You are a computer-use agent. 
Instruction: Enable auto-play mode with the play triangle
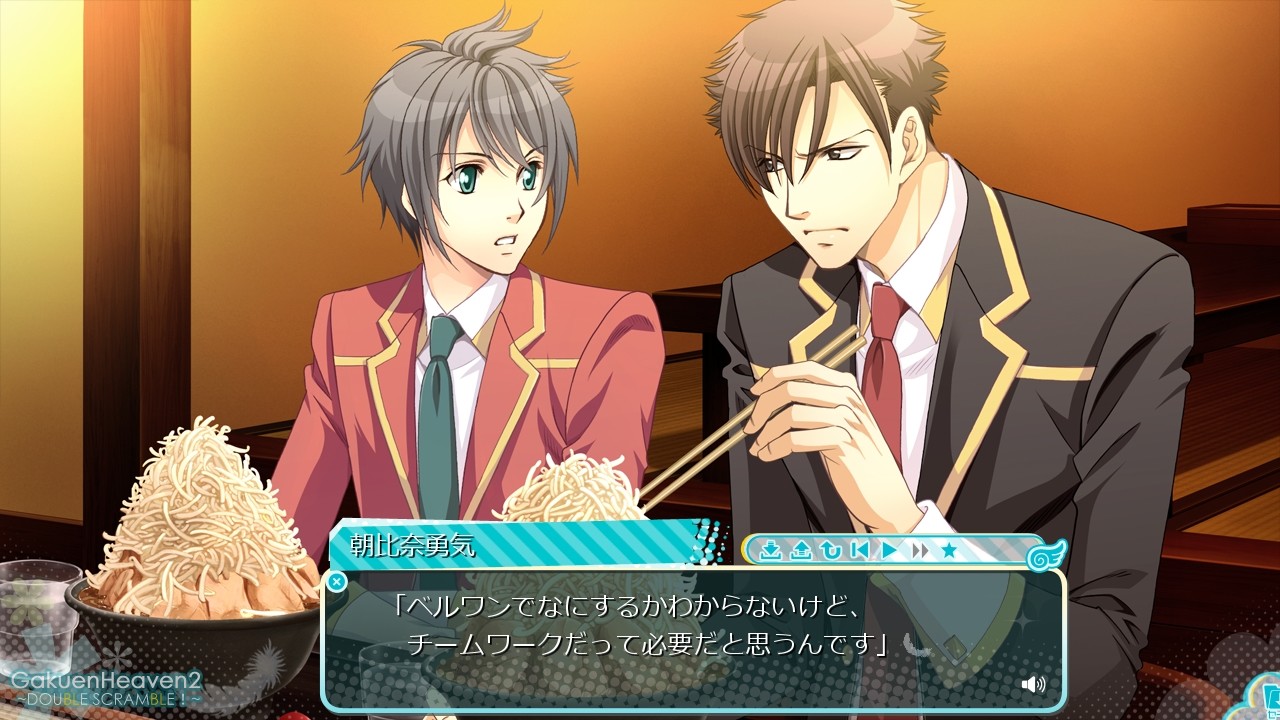[891, 550]
